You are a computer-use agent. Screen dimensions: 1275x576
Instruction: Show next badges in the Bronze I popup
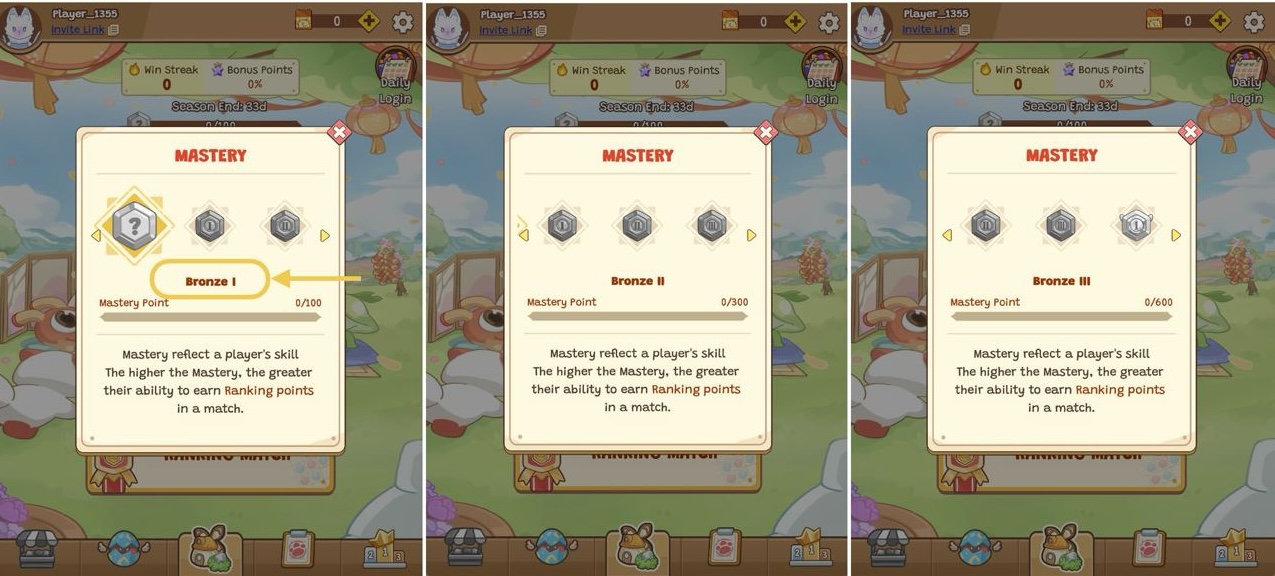click(324, 236)
